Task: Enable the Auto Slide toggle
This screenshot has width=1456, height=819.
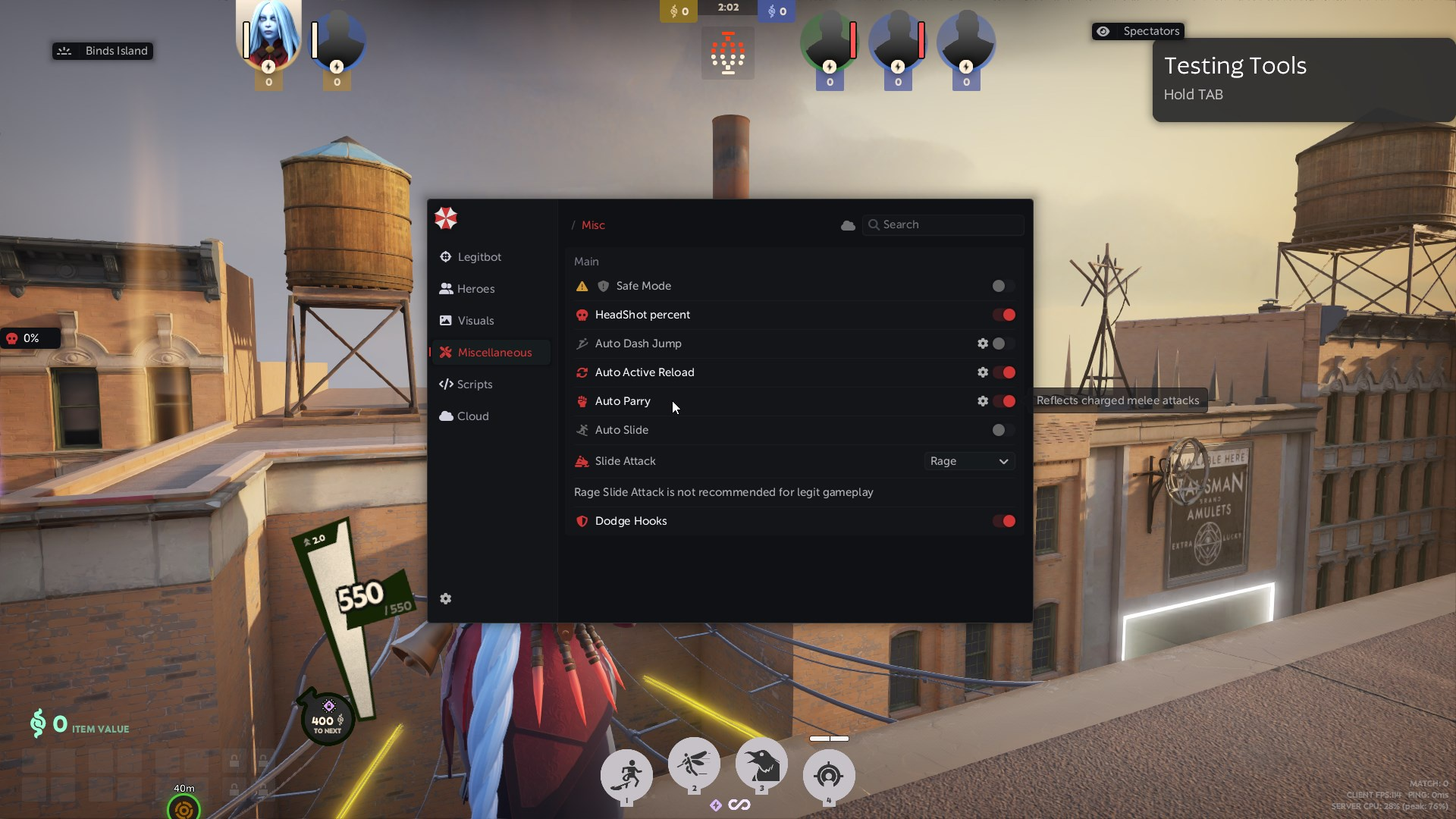Action: tap(1003, 430)
